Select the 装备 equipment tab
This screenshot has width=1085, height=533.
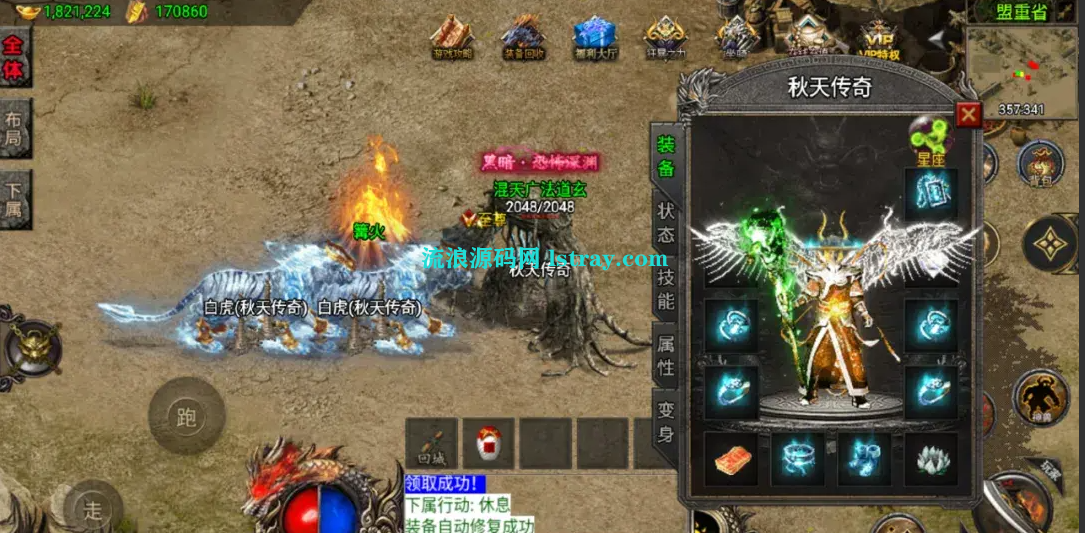(x=666, y=157)
